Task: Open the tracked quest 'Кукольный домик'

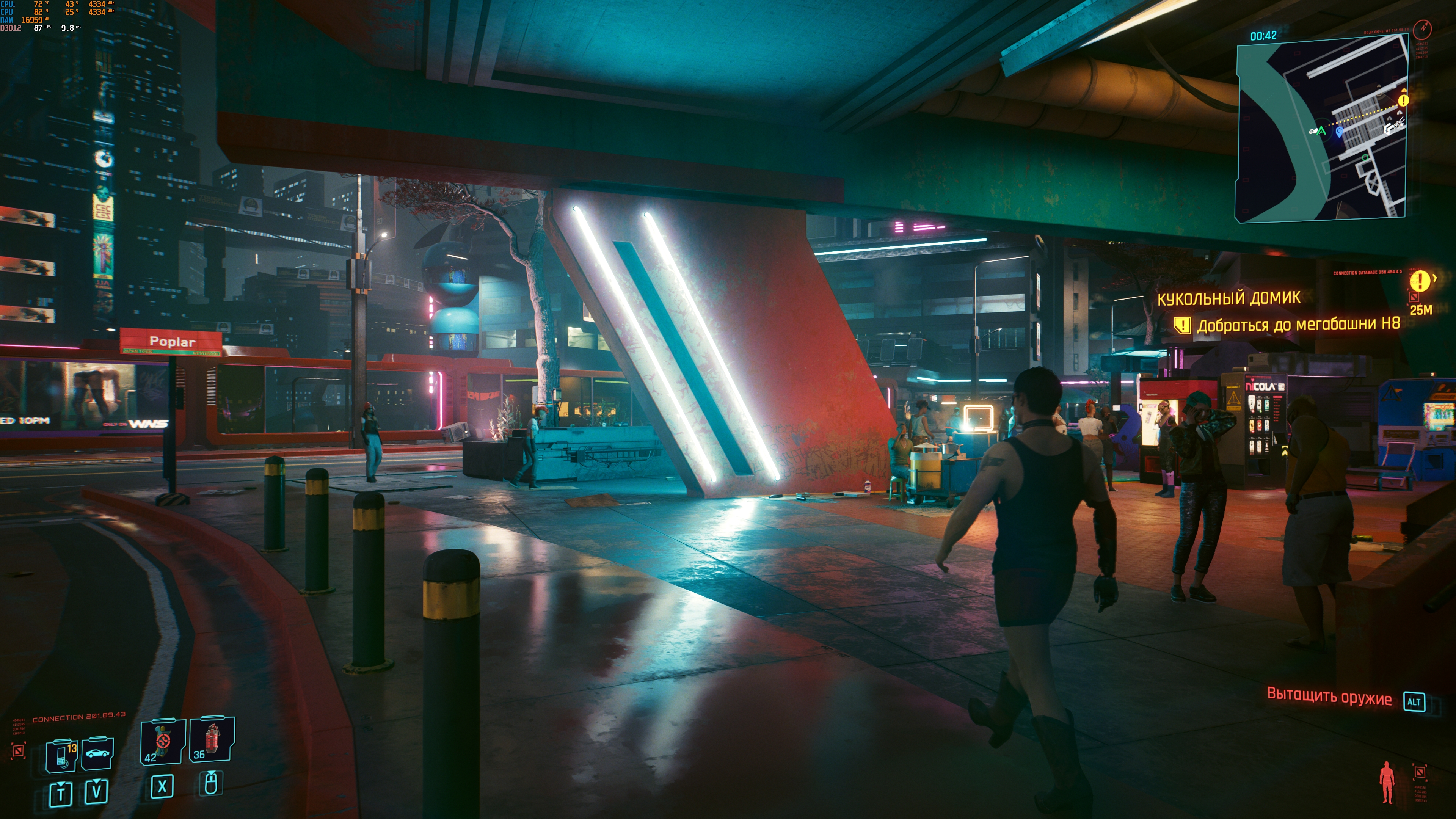Action: 1229,298
